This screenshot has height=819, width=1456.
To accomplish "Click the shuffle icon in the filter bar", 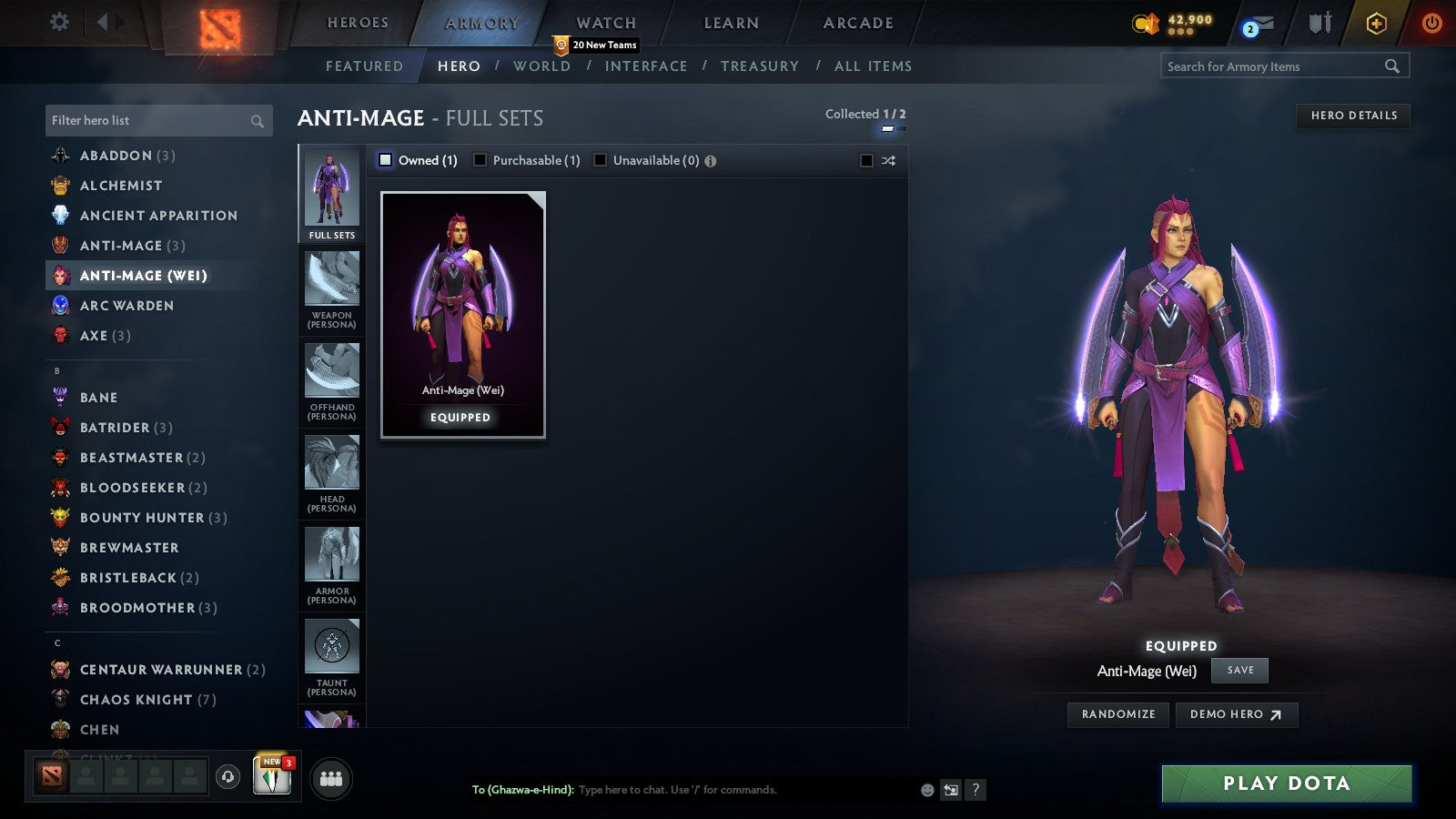I will [x=886, y=160].
